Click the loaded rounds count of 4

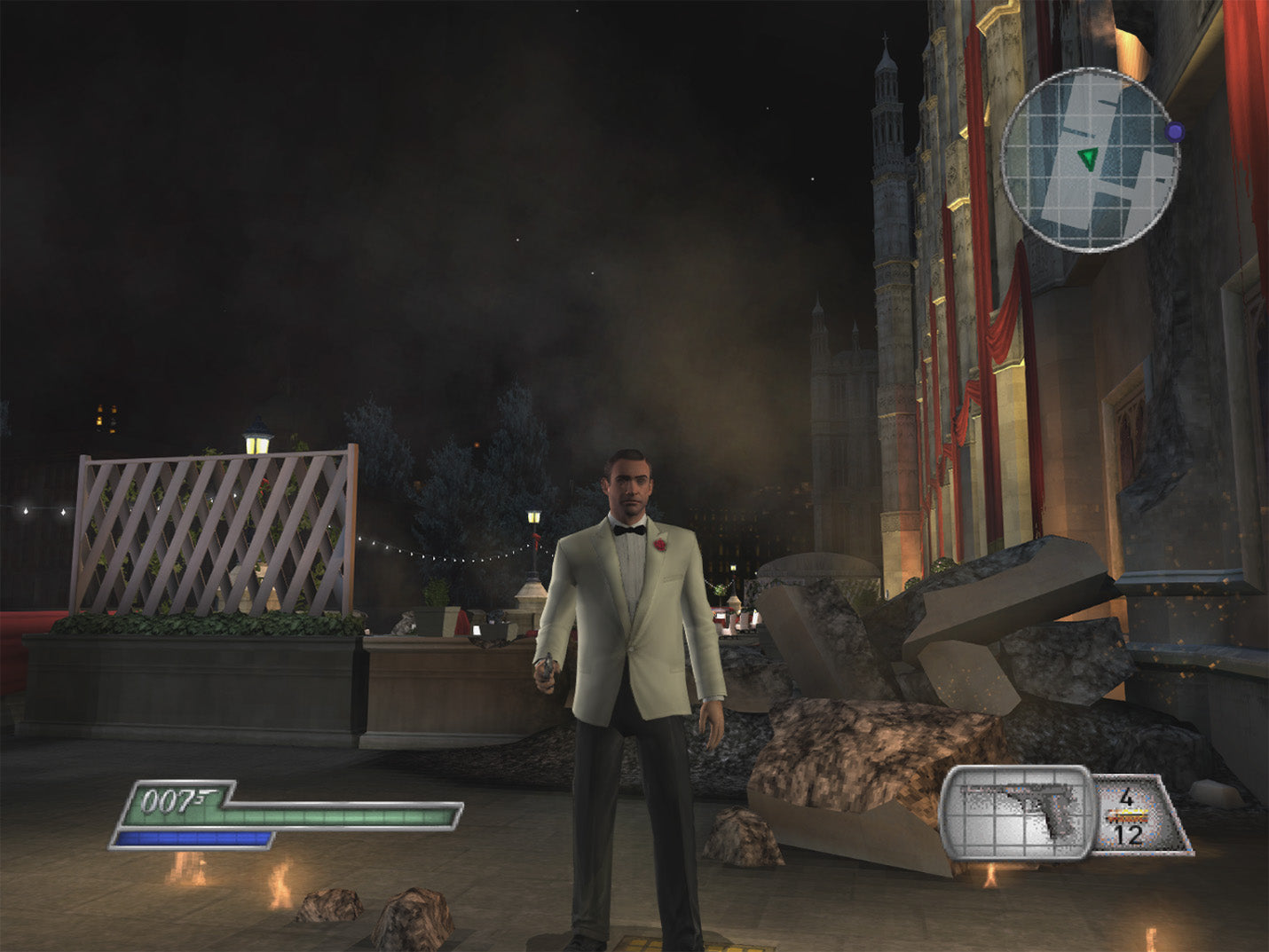coord(1125,797)
